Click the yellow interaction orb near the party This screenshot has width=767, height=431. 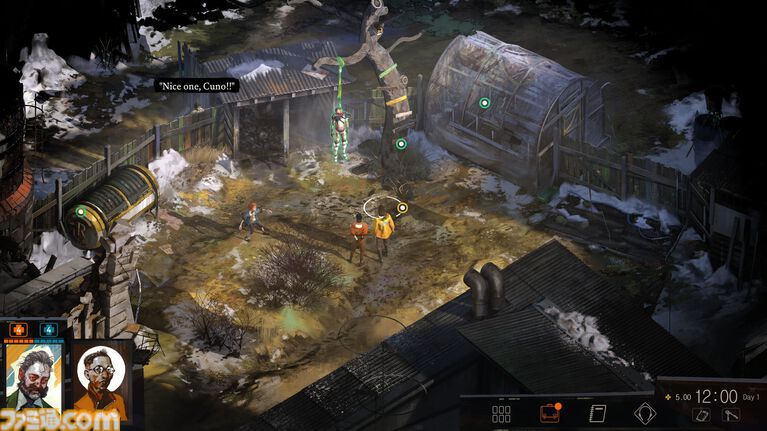(x=402, y=209)
